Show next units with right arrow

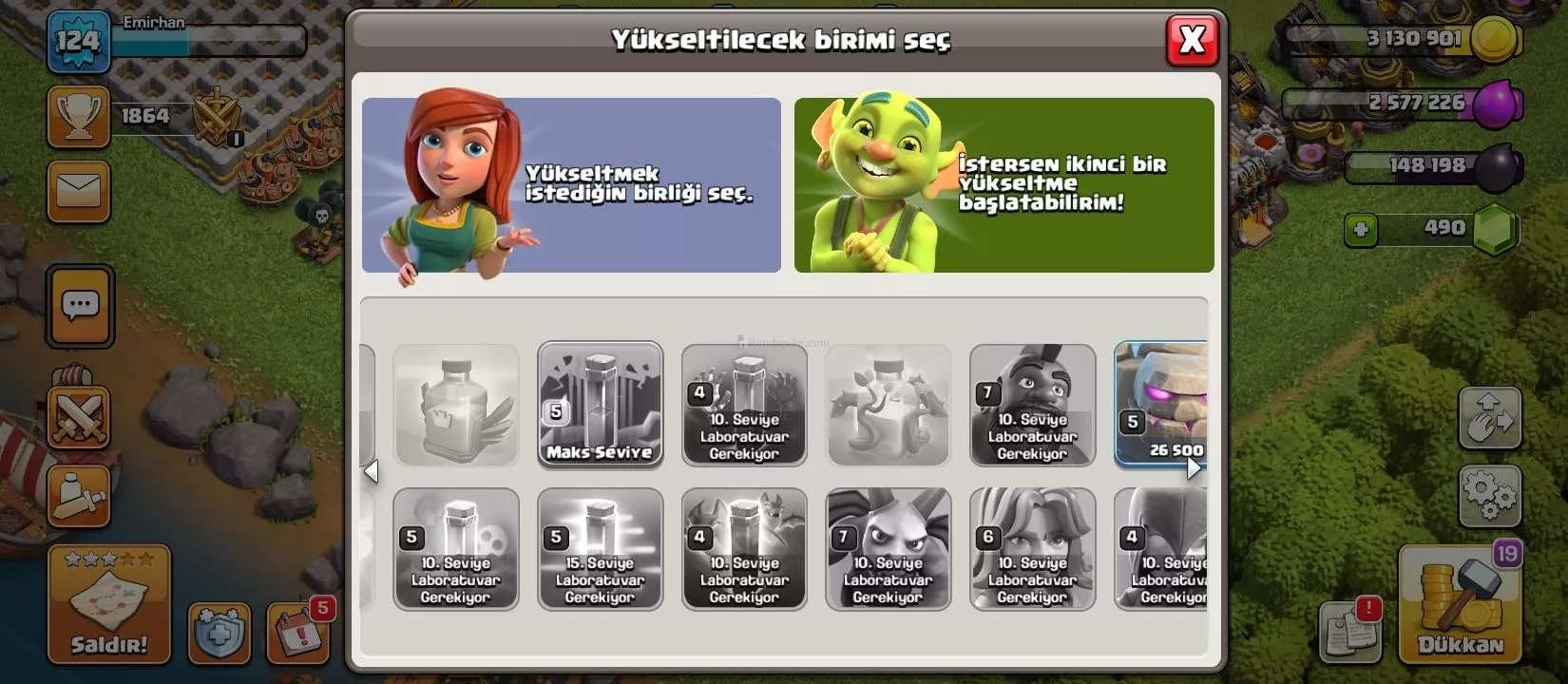[x=1195, y=467]
